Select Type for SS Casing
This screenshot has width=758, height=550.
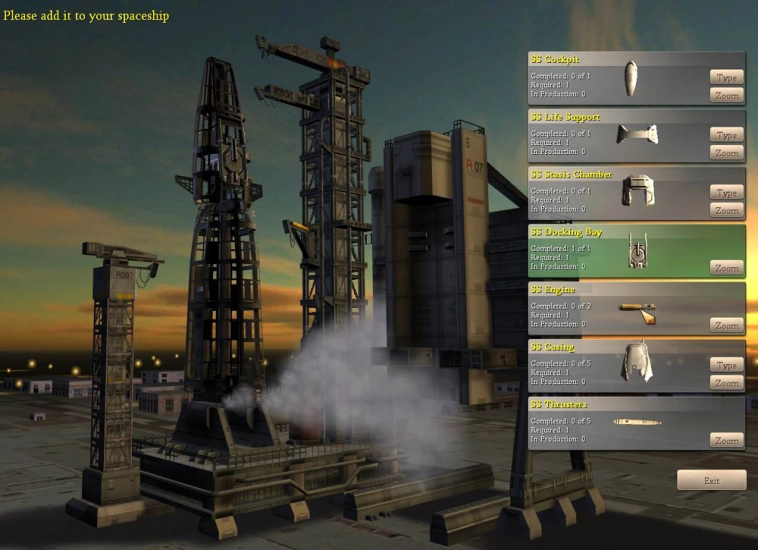(727, 365)
